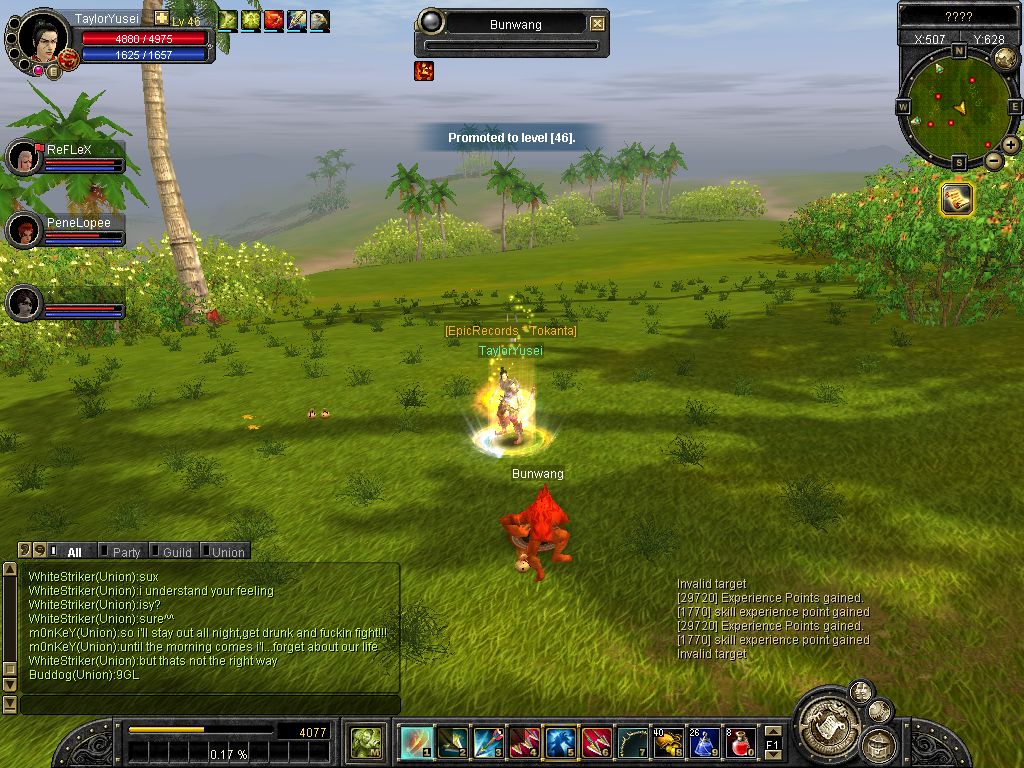1024x768 pixels.
Task: Use the blue mana potion slot
Action: pyautogui.click(x=705, y=743)
